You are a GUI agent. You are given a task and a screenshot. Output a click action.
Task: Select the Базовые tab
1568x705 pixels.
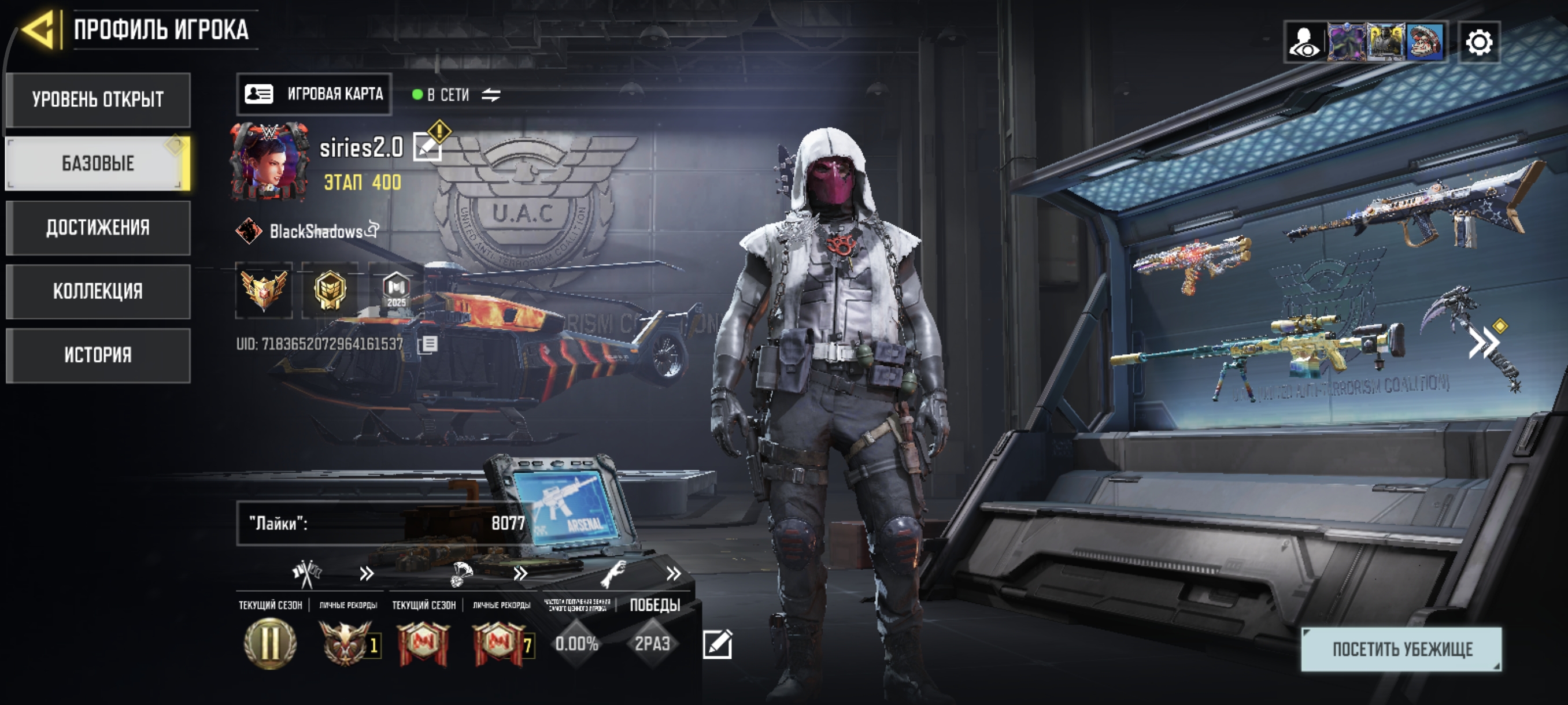coord(98,163)
